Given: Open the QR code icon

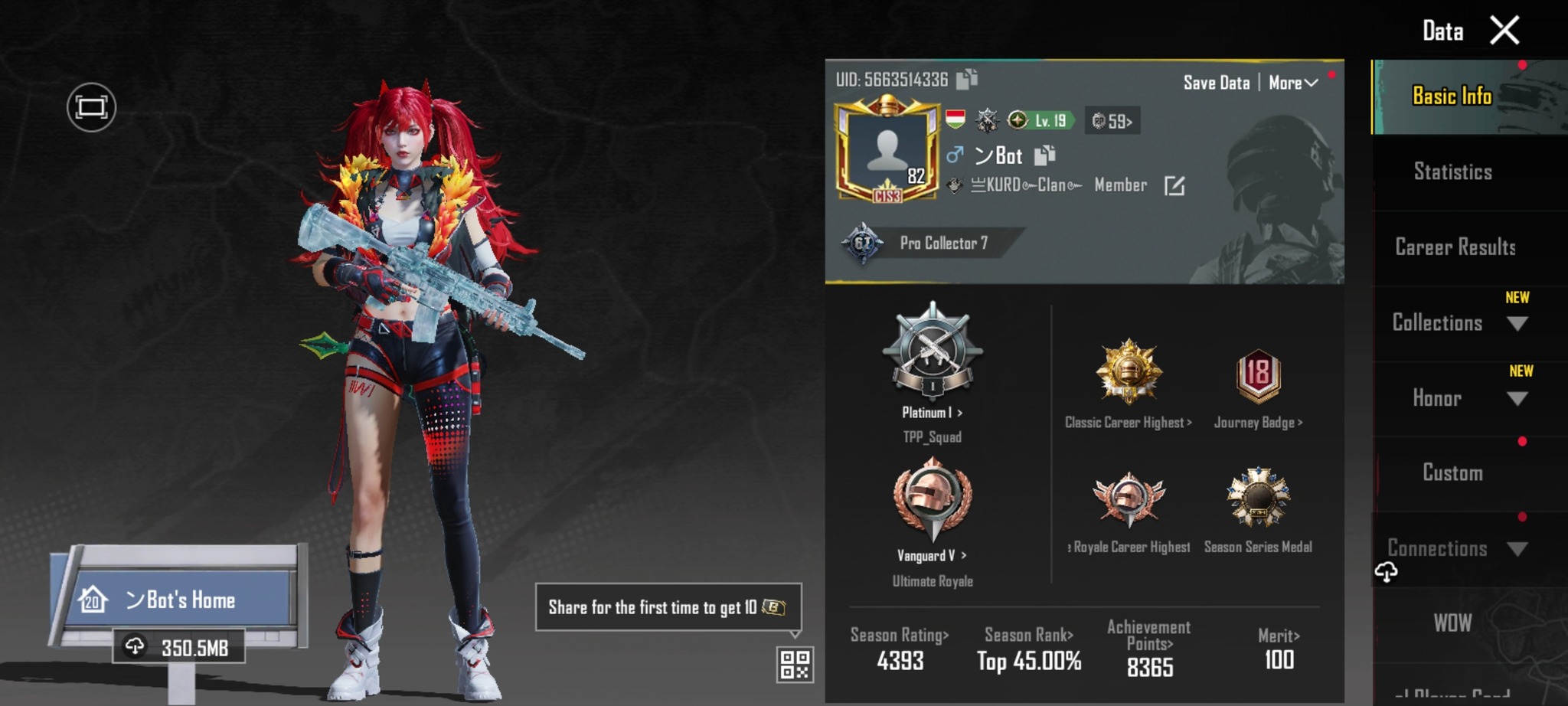Looking at the screenshot, I should click(794, 664).
